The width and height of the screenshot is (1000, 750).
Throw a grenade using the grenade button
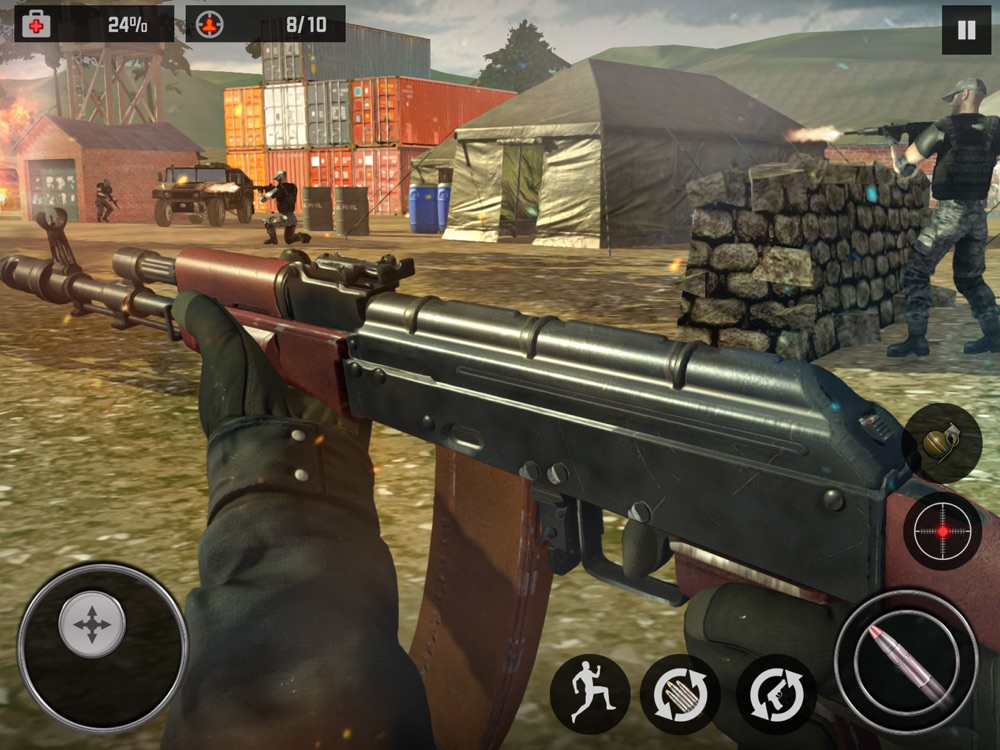942,442
